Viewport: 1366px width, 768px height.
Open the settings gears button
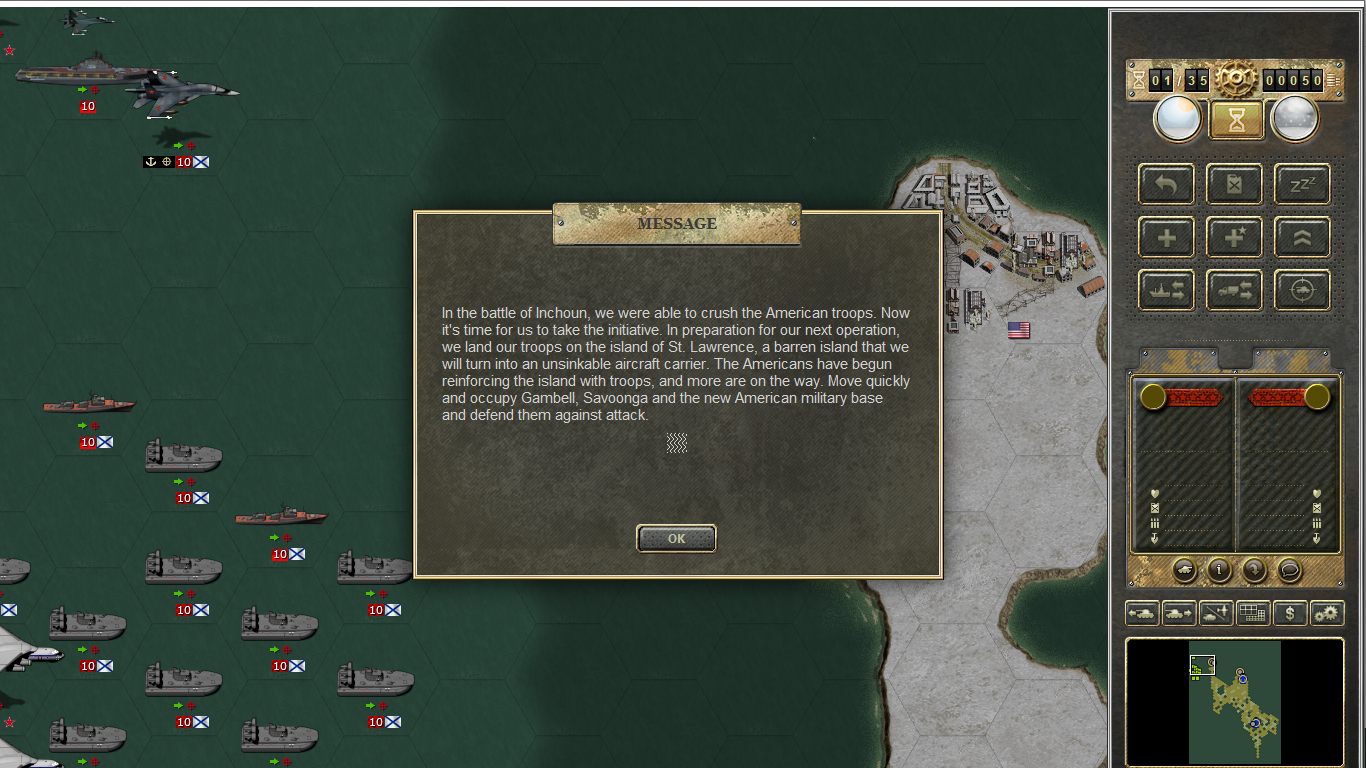tap(1327, 613)
